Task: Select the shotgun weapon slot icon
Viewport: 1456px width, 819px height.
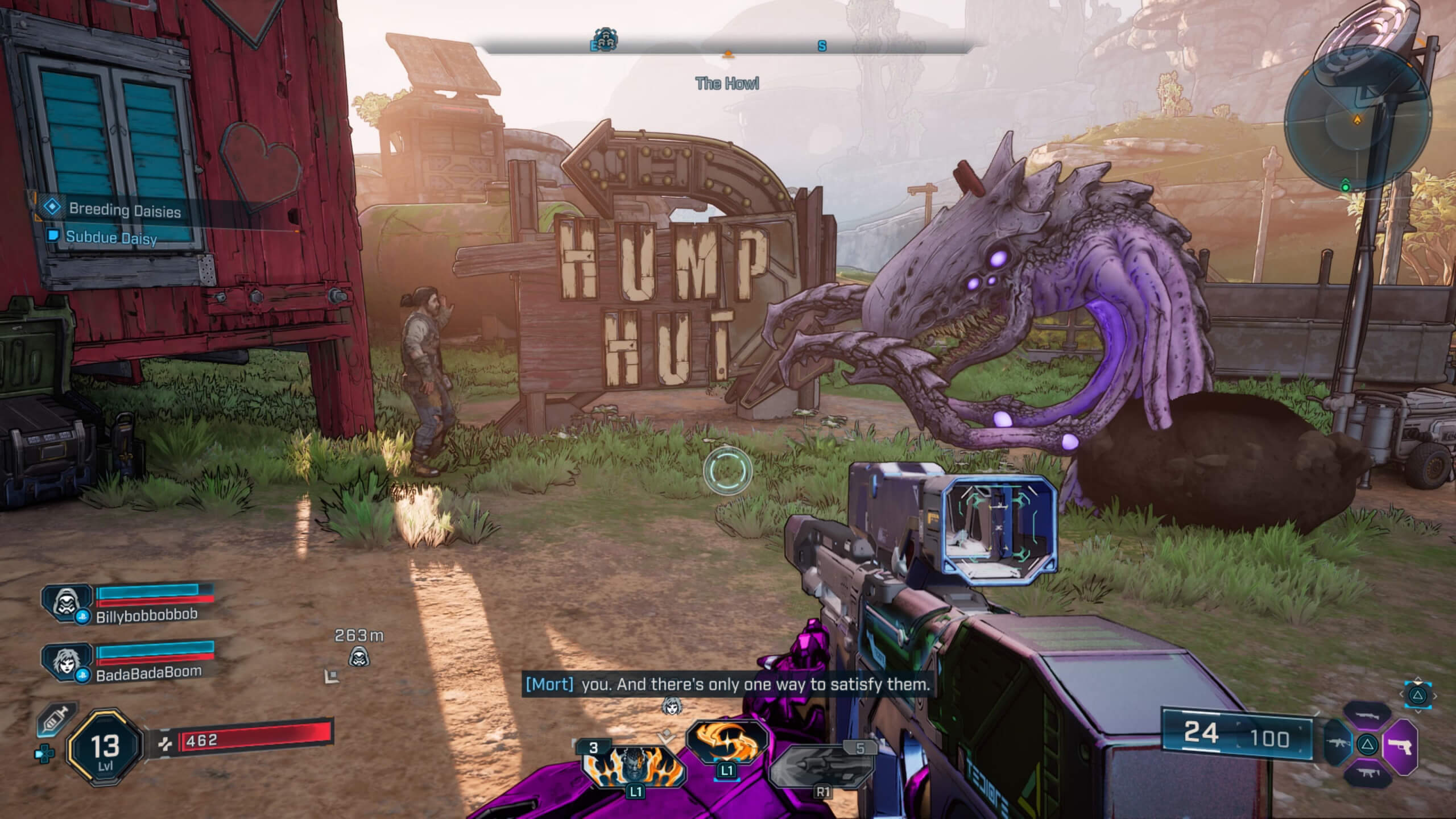Action: (1368, 715)
